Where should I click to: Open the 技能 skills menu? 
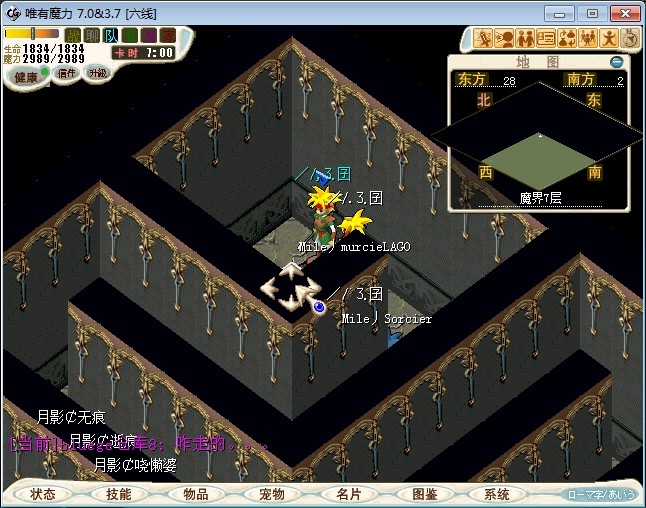pyautogui.click(x=119, y=494)
